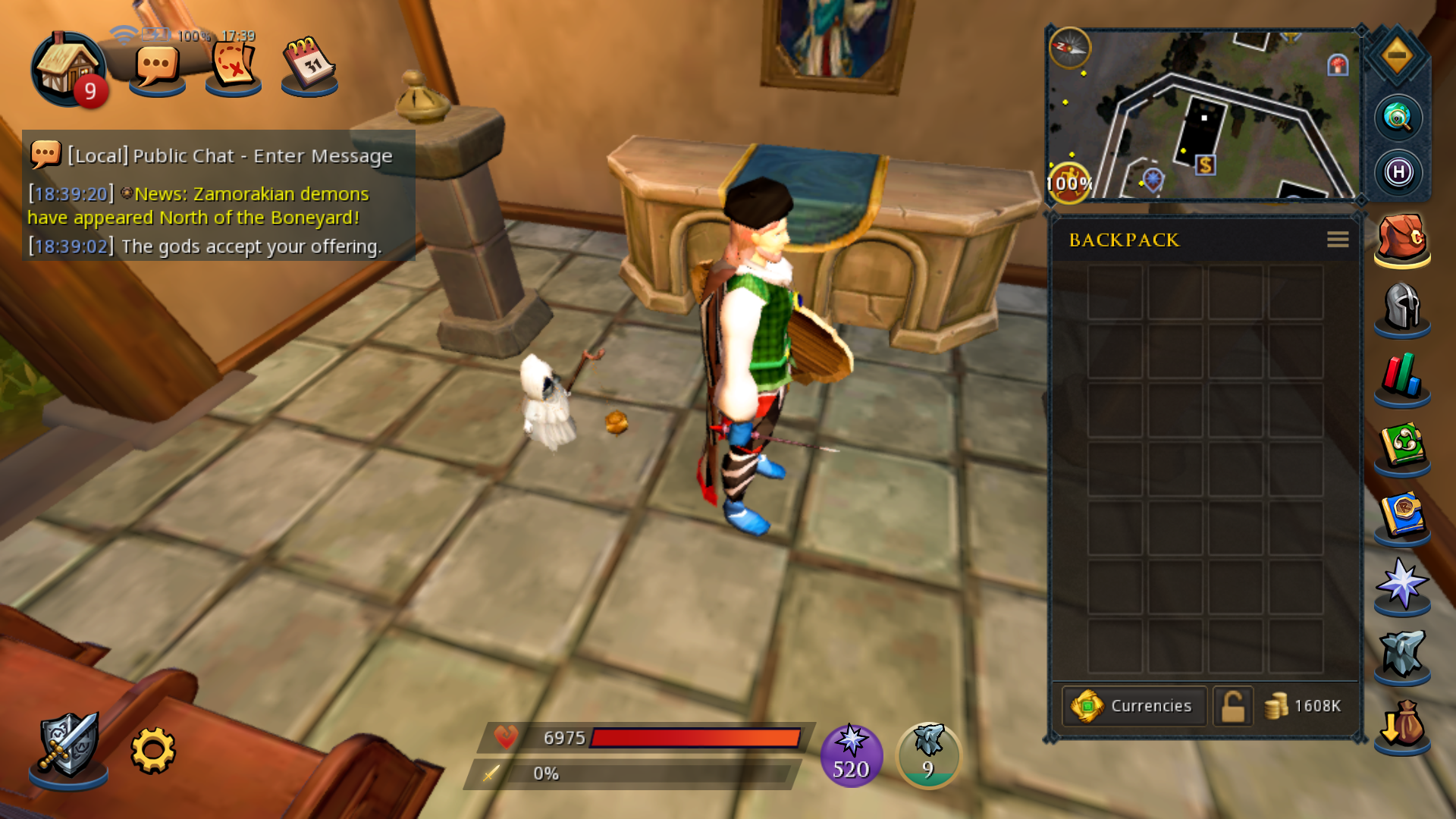Screen dimensions: 1456x819
Task: Open the prayer star button showing 520
Action: [x=851, y=755]
